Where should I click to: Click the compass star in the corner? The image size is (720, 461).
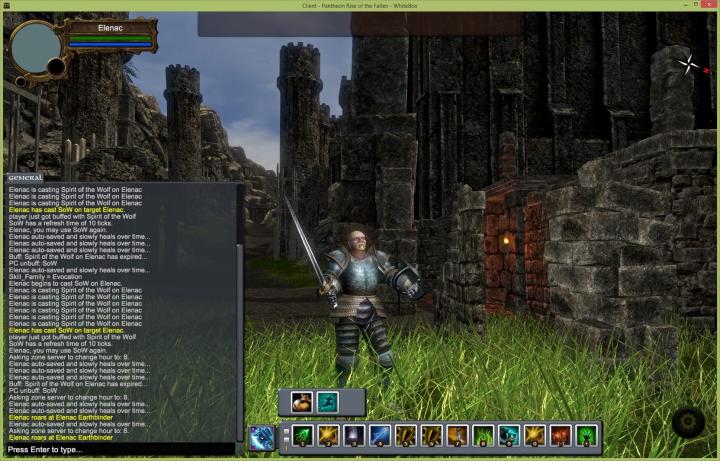(x=689, y=66)
